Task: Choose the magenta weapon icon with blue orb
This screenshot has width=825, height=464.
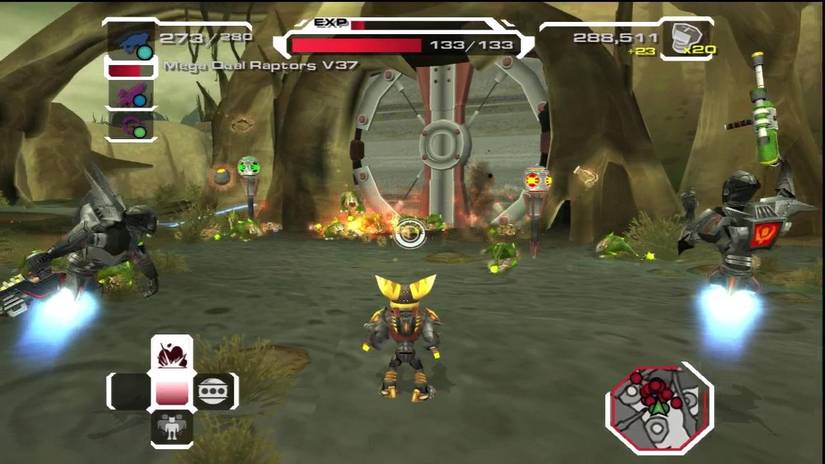Action: pos(130,93)
